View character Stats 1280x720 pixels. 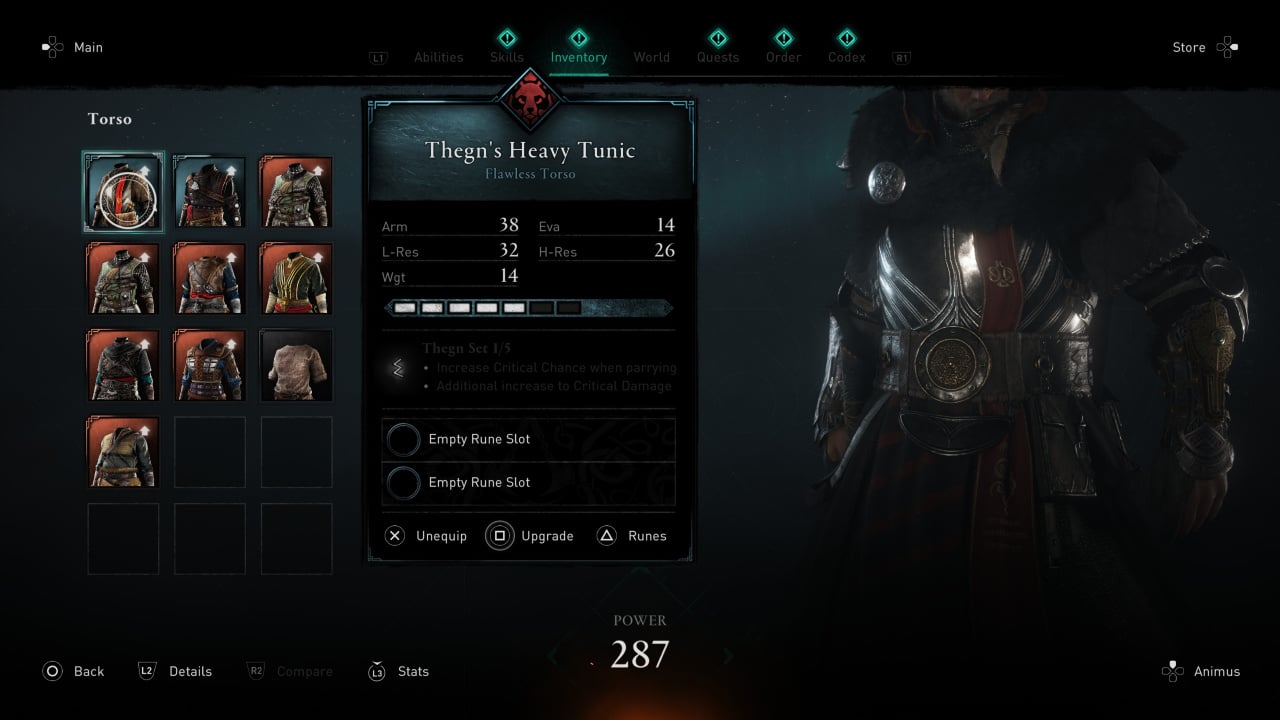click(x=399, y=671)
